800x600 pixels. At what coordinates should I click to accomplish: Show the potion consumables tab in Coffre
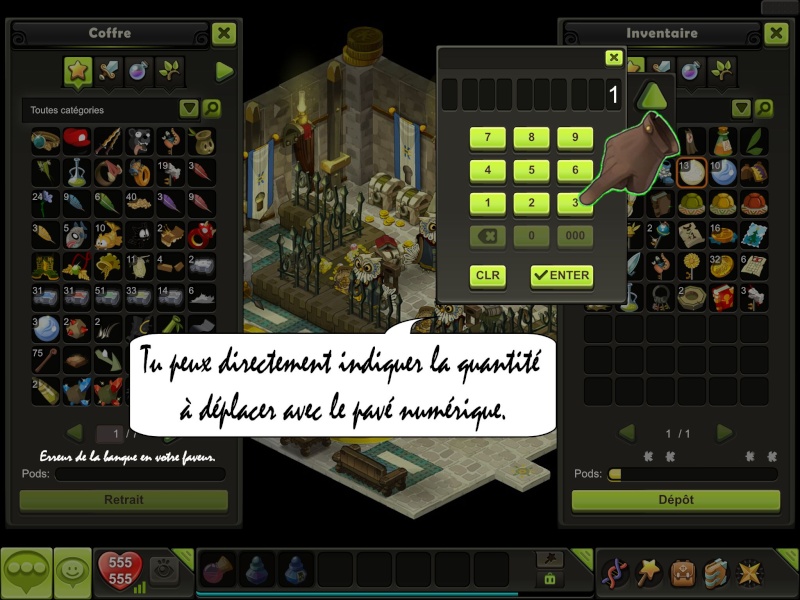click(139, 71)
